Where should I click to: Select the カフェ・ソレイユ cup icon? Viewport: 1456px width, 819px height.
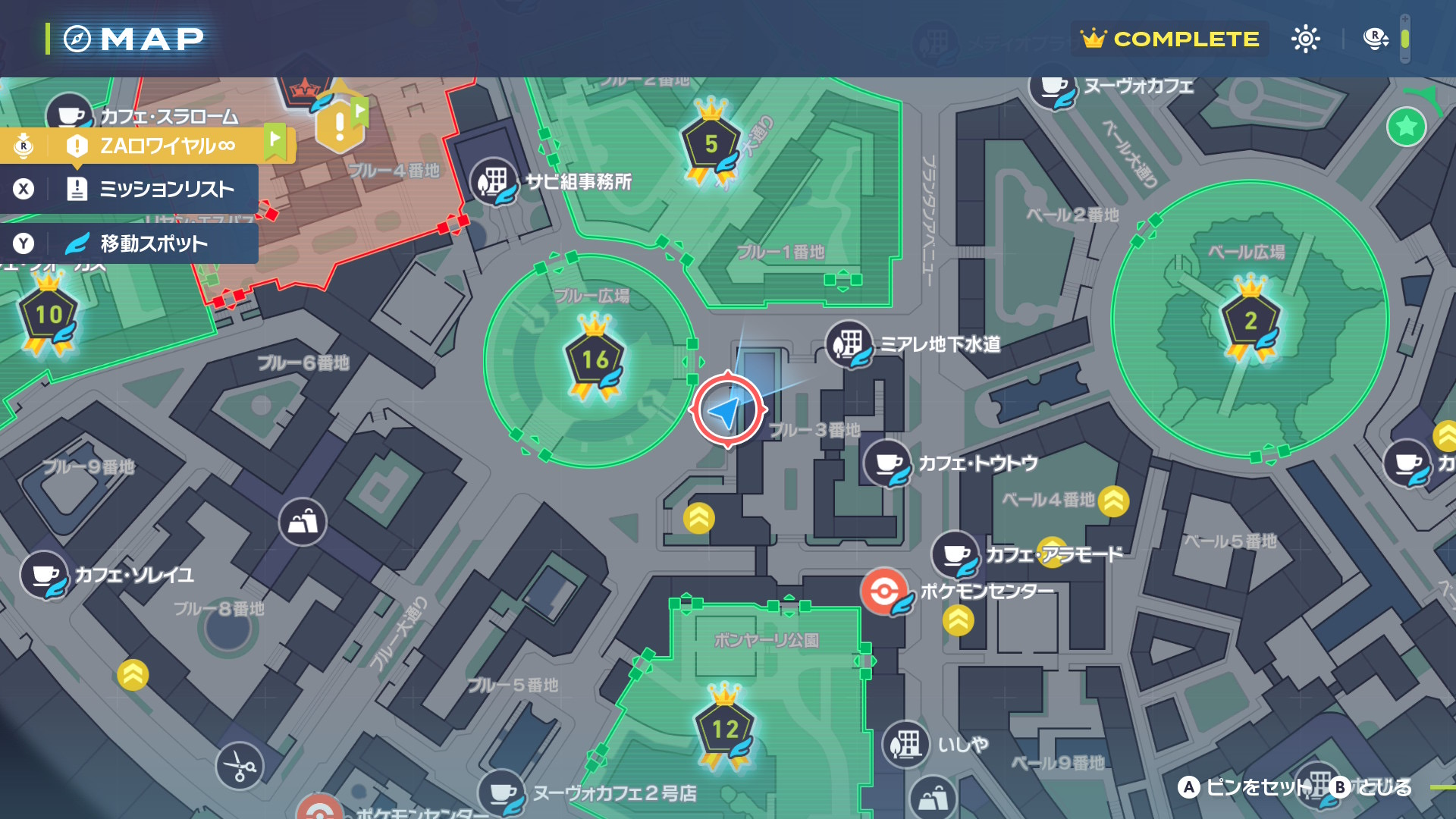pyautogui.click(x=44, y=574)
